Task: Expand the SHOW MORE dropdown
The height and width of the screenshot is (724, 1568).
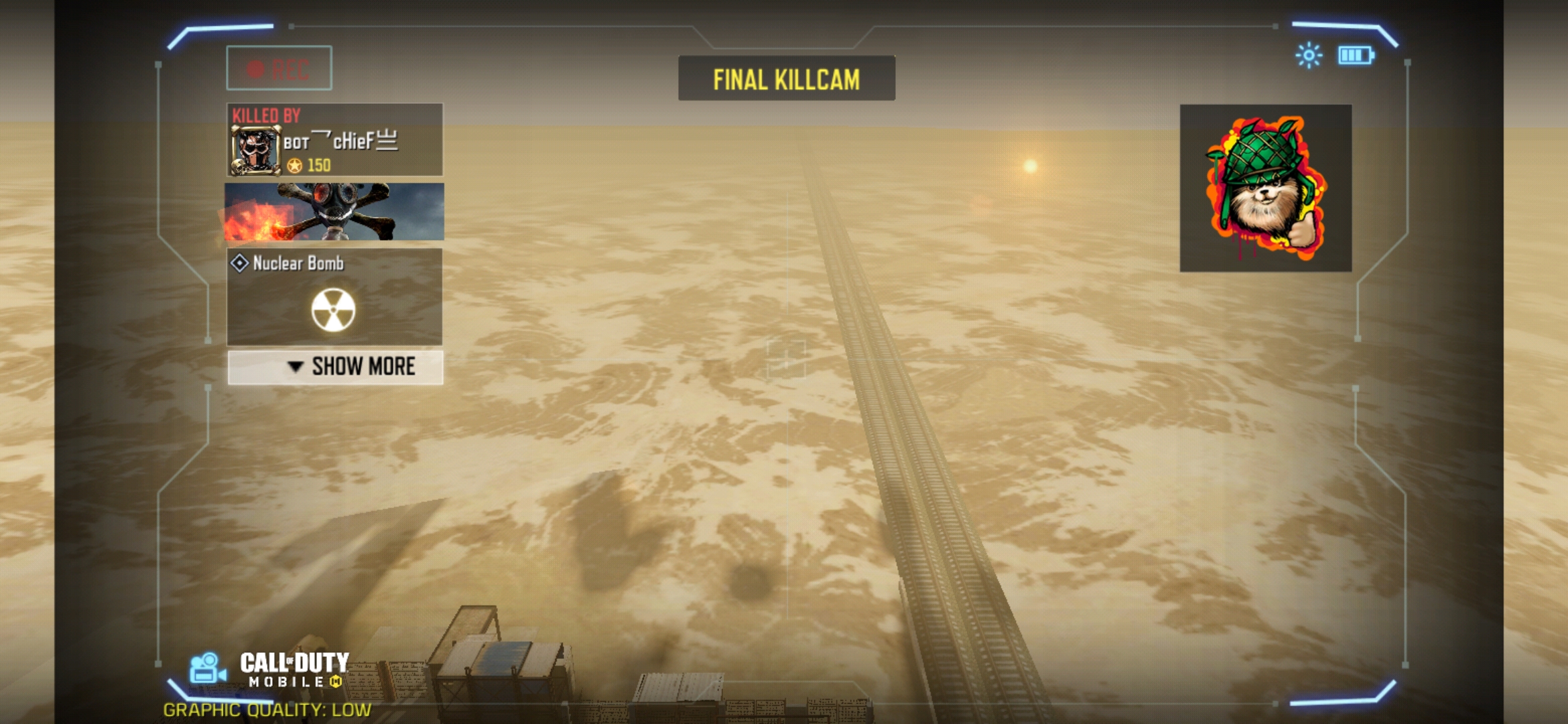Action: (x=335, y=367)
